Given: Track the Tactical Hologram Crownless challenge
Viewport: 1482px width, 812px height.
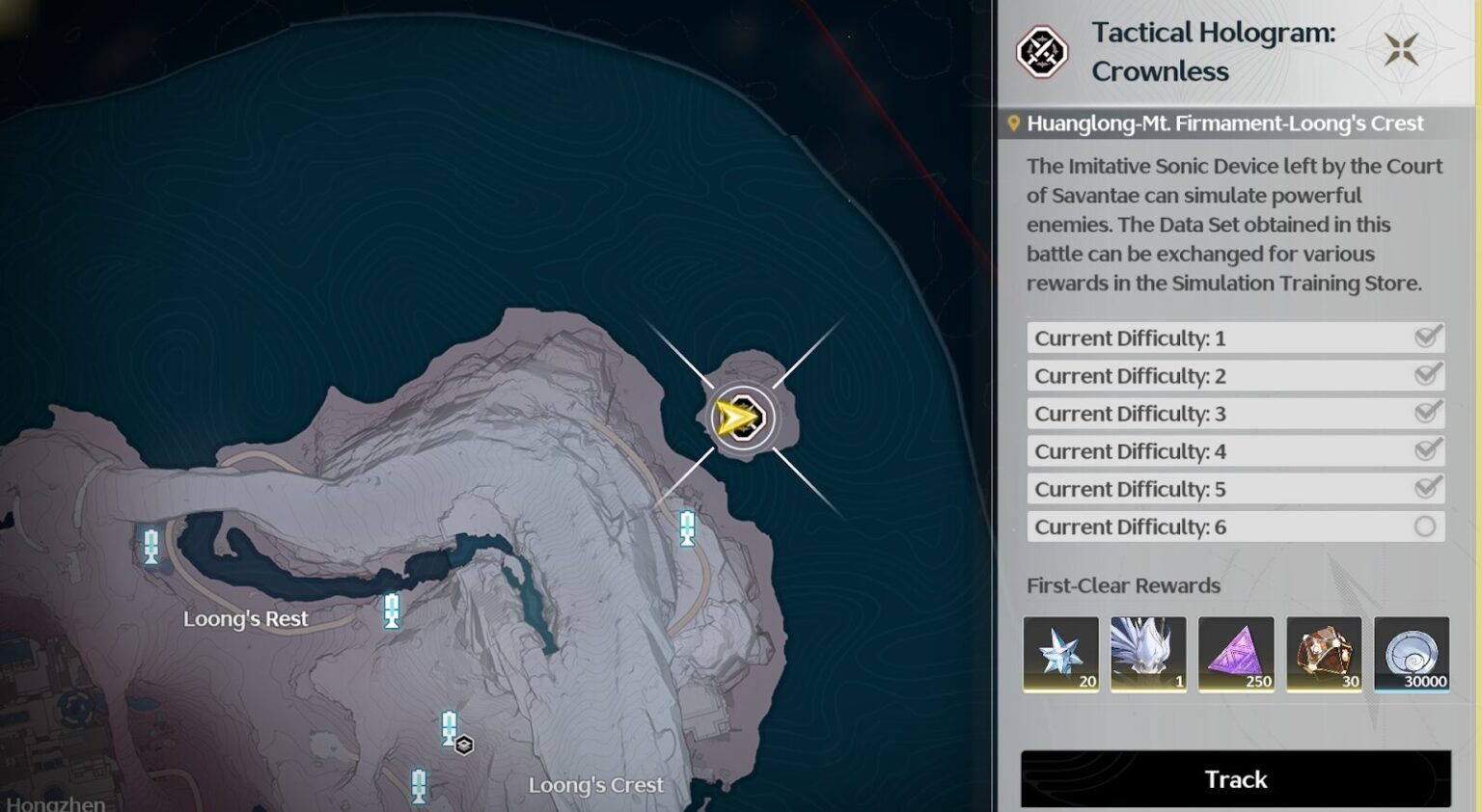Looking at the screenshot, I should [x=1235, y=778].
